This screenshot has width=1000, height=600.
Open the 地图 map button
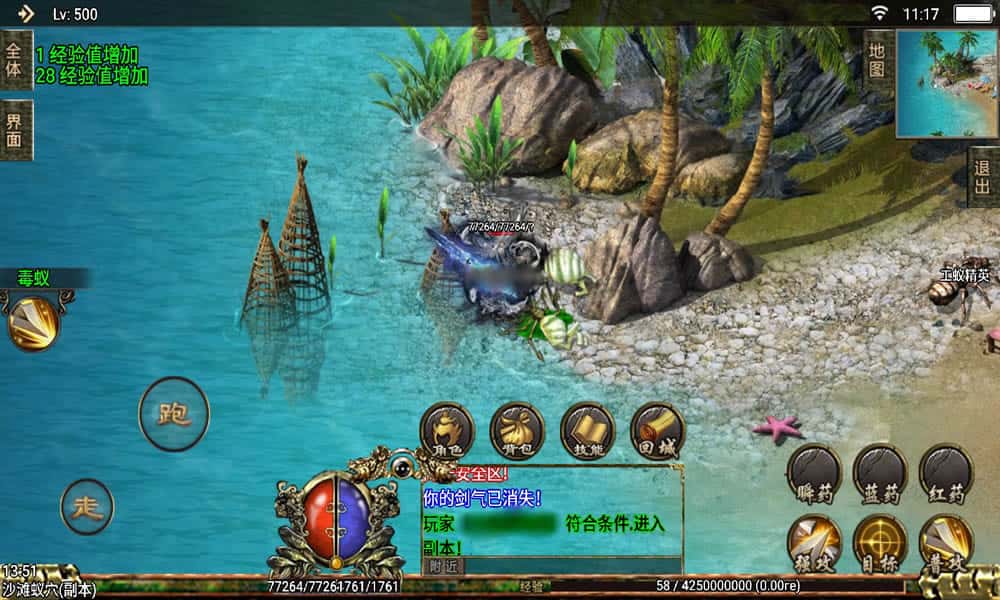877,60
